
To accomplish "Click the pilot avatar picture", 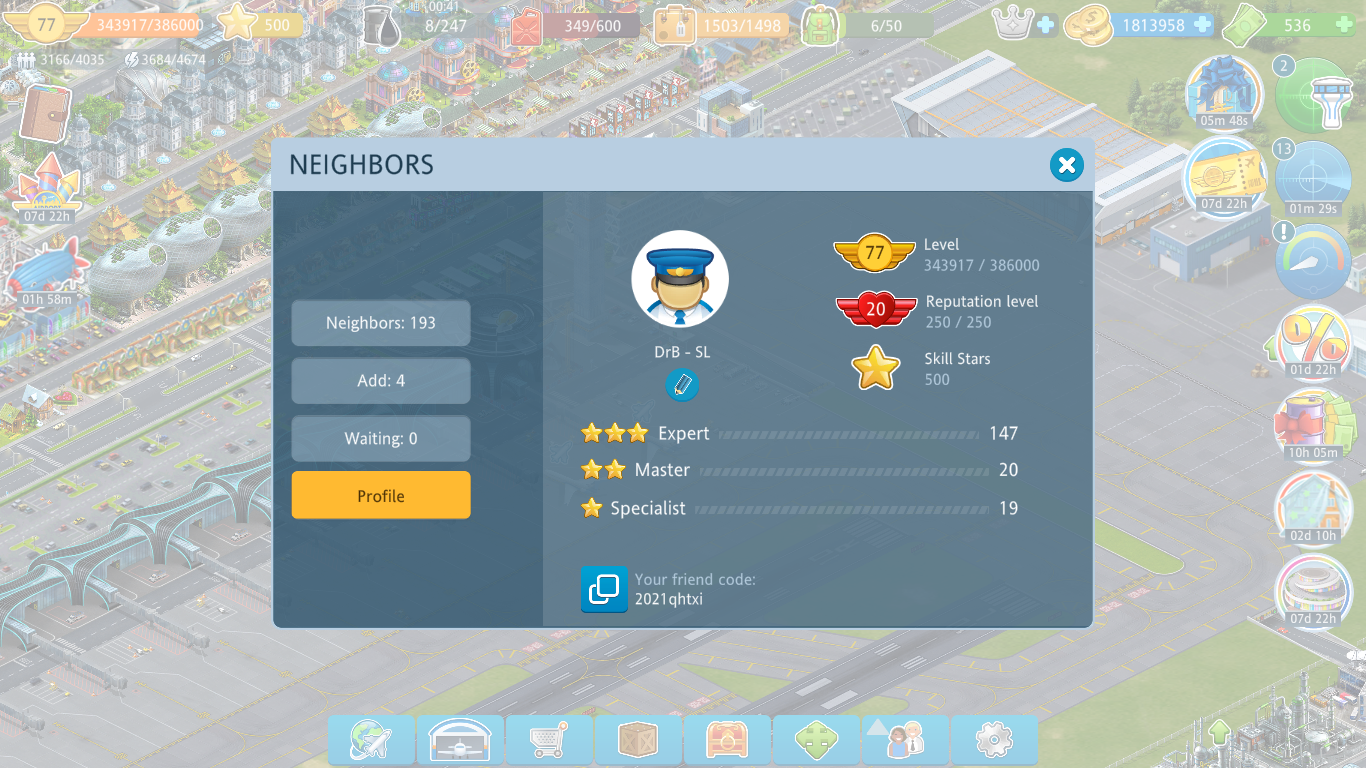I will [x=680, y=280].
